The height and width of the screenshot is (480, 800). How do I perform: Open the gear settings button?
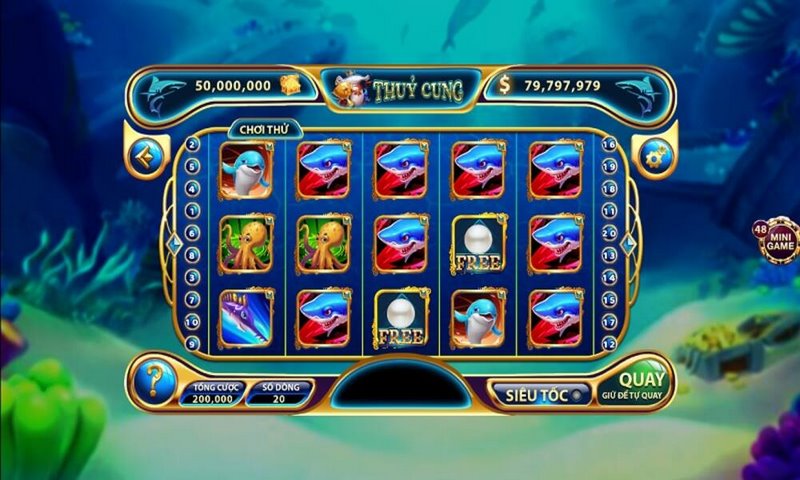656,157
